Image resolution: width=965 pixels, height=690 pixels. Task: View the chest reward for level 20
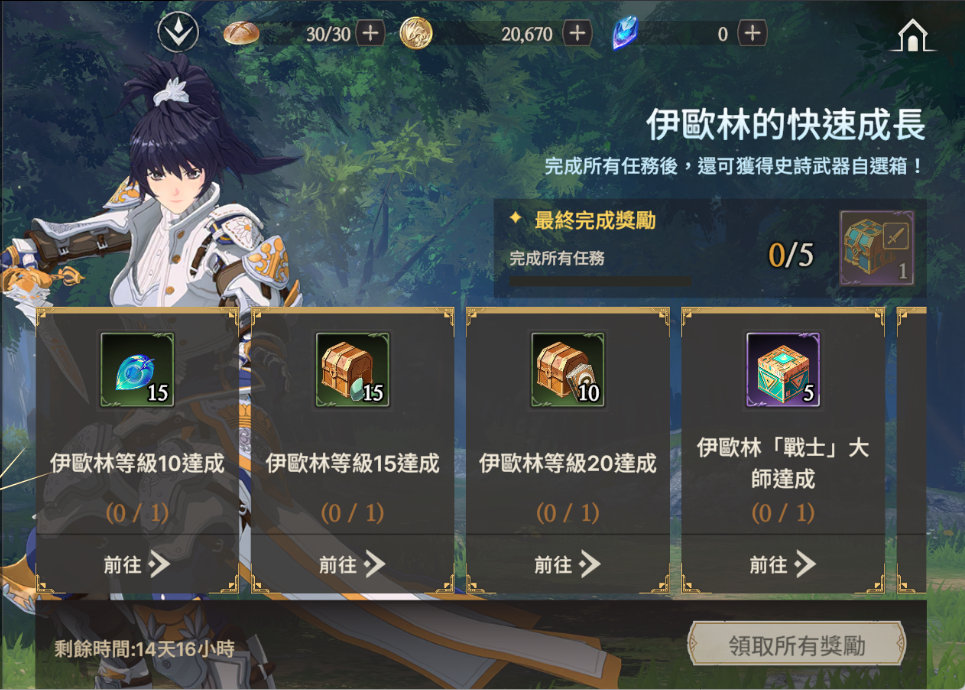[567, 370]
